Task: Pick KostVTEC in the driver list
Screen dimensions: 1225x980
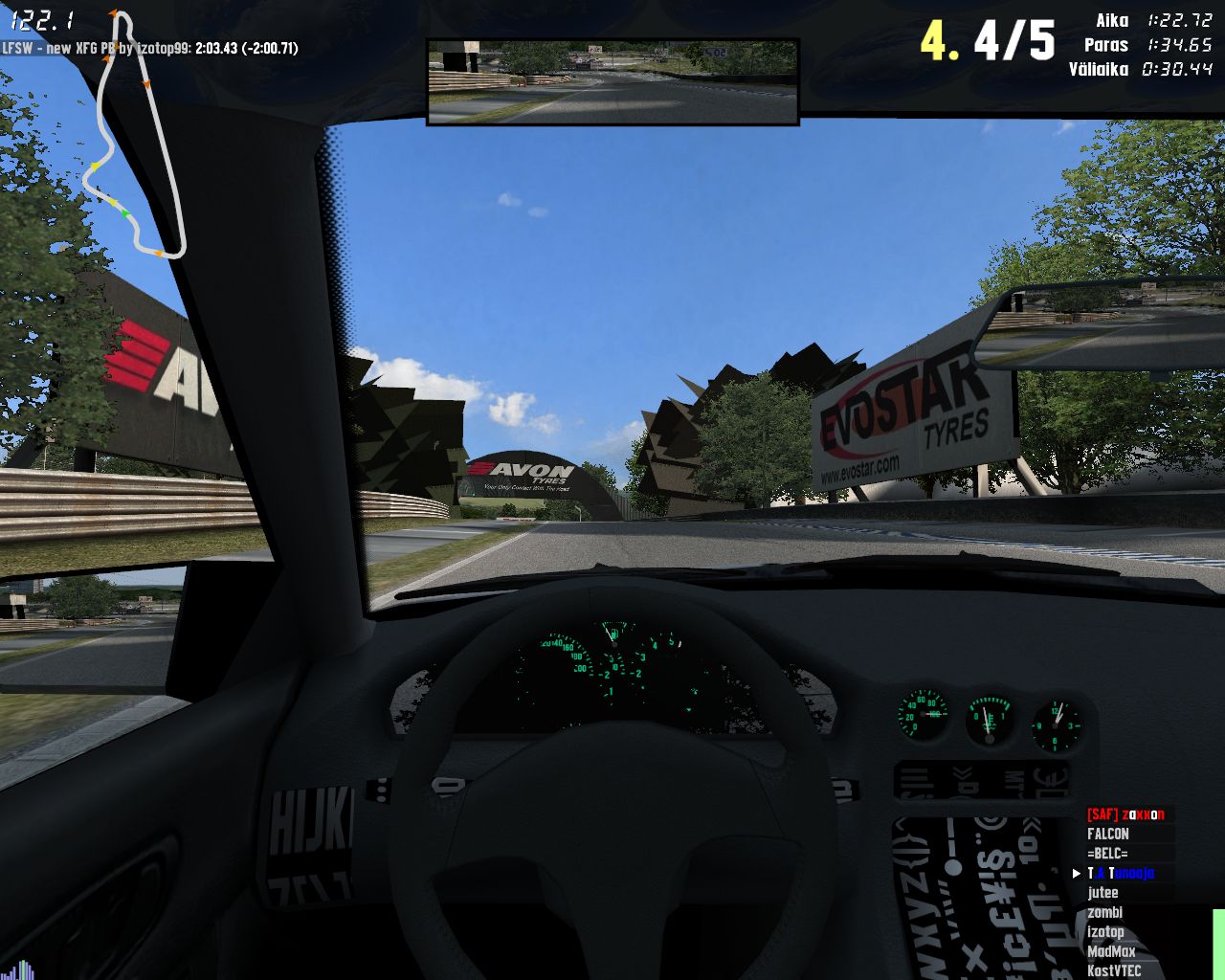Action: coord(1113,970)
